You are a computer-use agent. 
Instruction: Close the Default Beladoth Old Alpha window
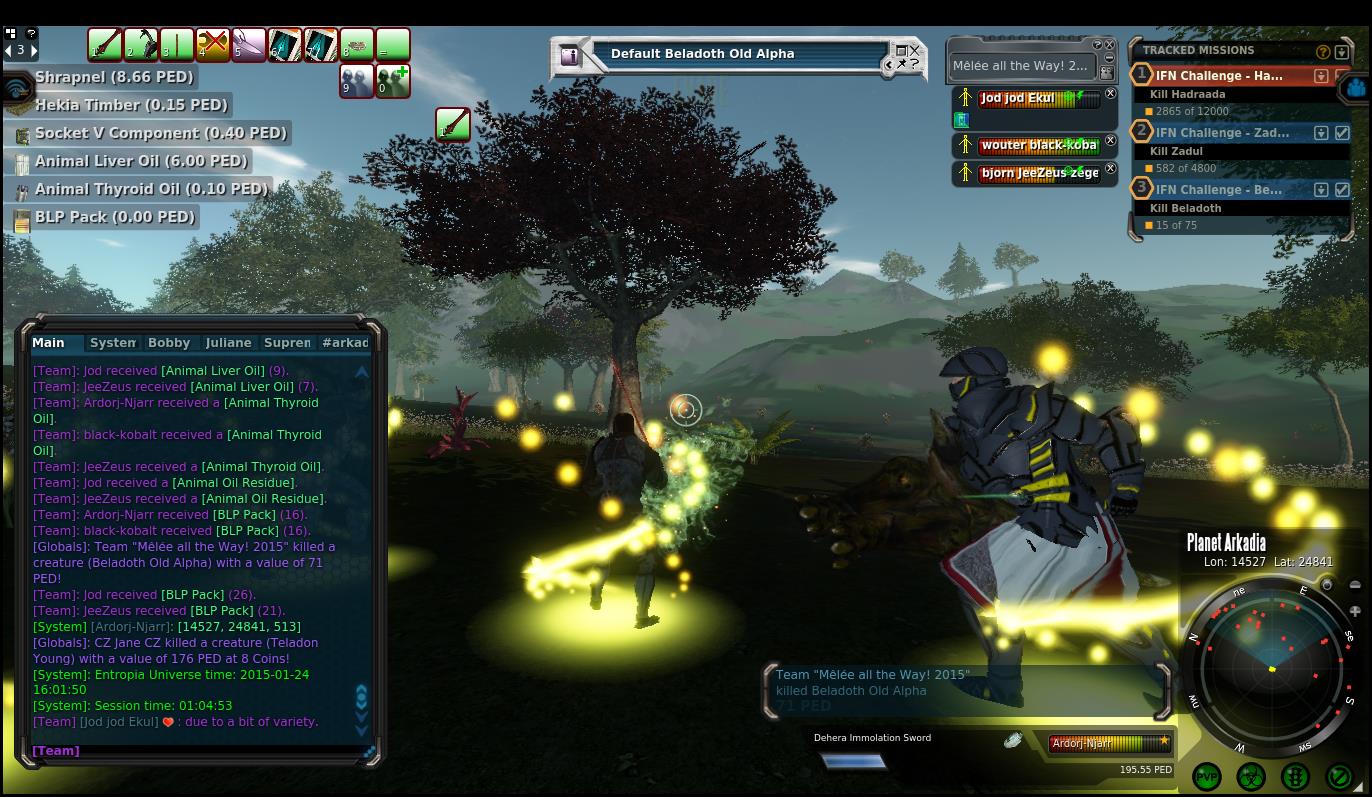(914, 50)
